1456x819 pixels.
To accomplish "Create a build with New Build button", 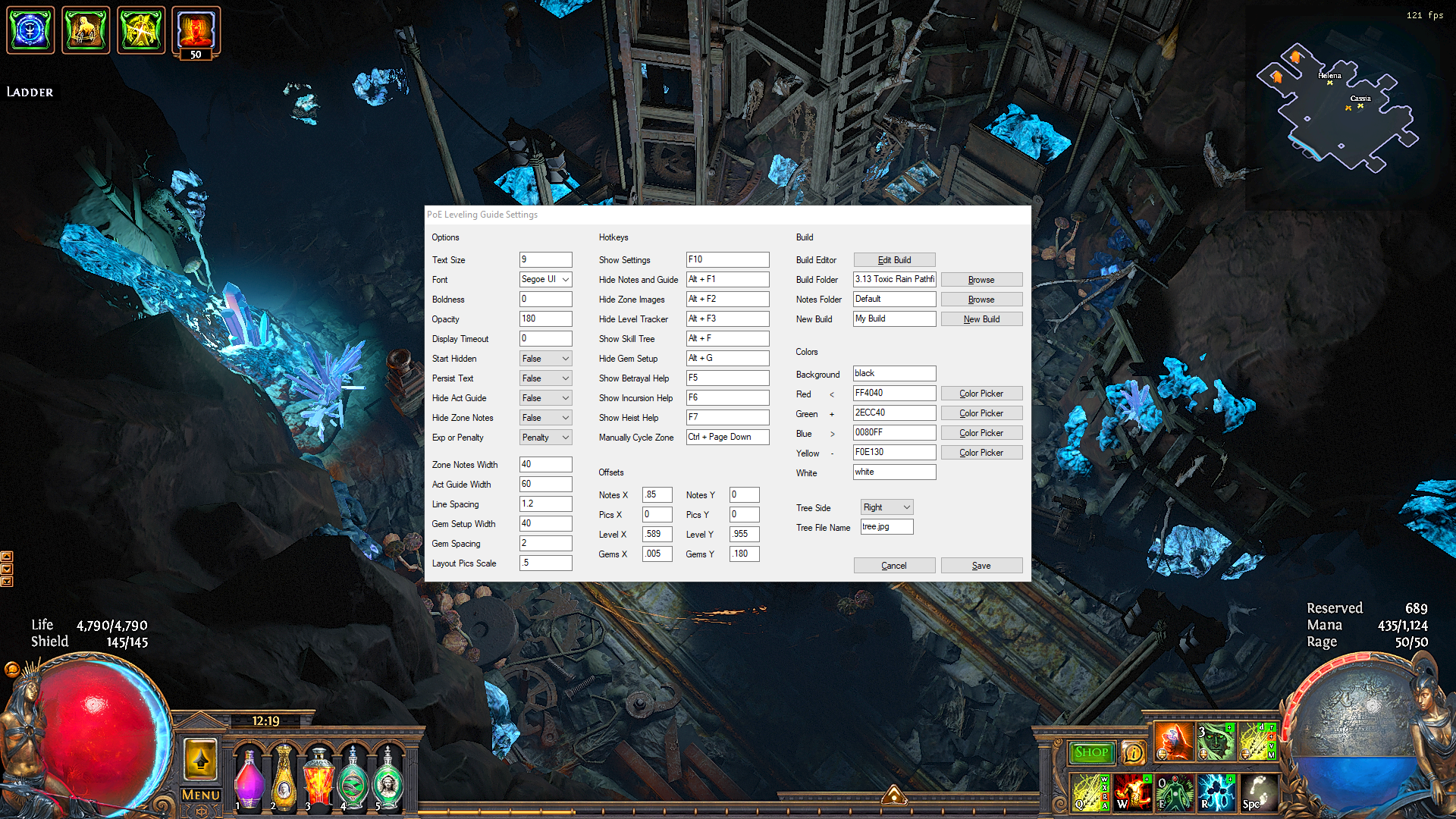I will (x=981, y=319).
